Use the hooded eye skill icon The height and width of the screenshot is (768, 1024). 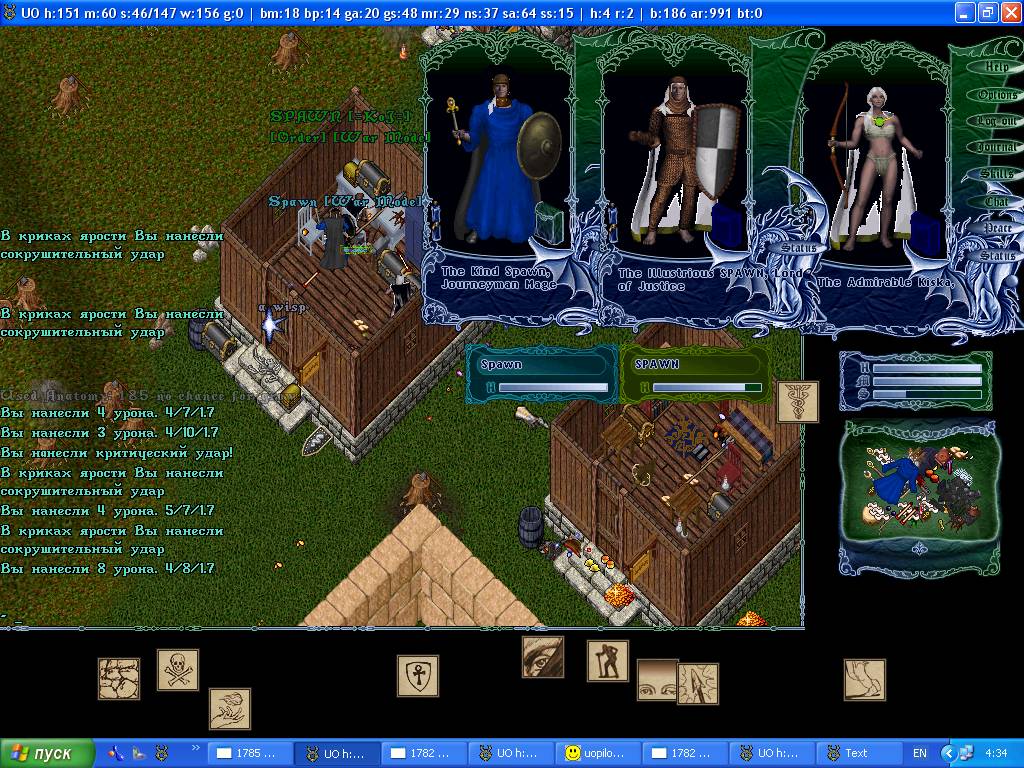pyautogui.click(x=543, y=657)
